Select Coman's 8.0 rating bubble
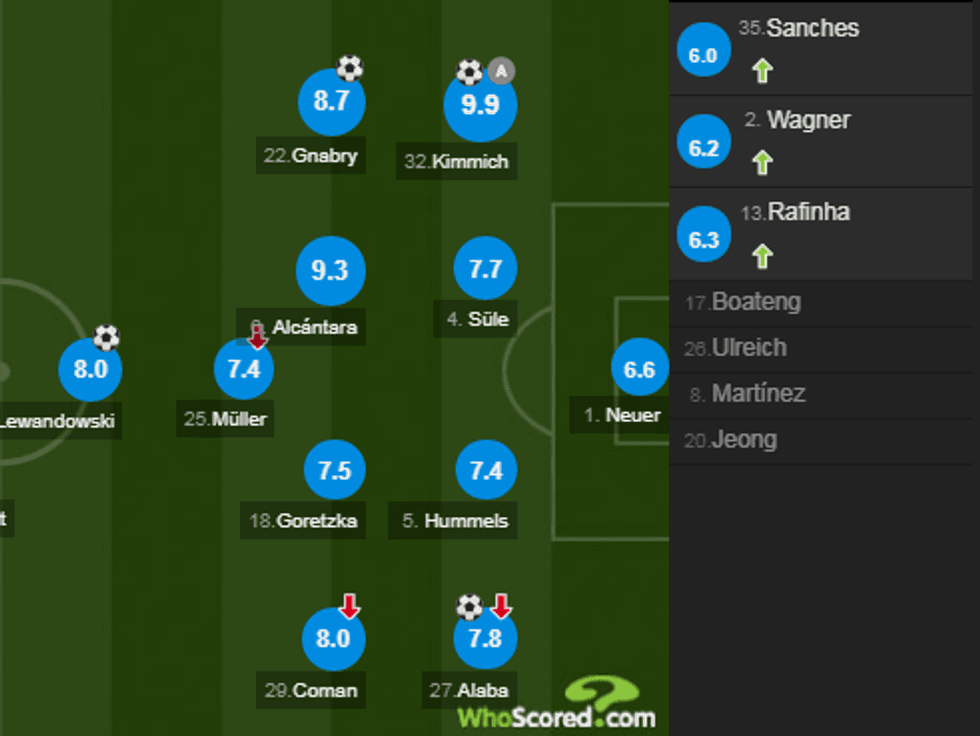 coord(333,638)
